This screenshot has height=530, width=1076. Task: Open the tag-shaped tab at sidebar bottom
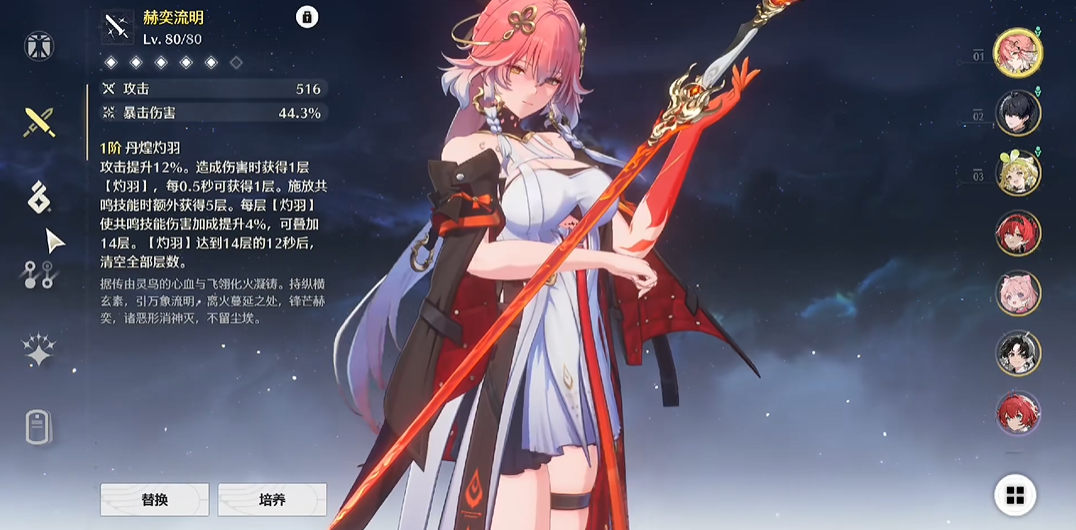pyautogui.click(x=39, y=427)
